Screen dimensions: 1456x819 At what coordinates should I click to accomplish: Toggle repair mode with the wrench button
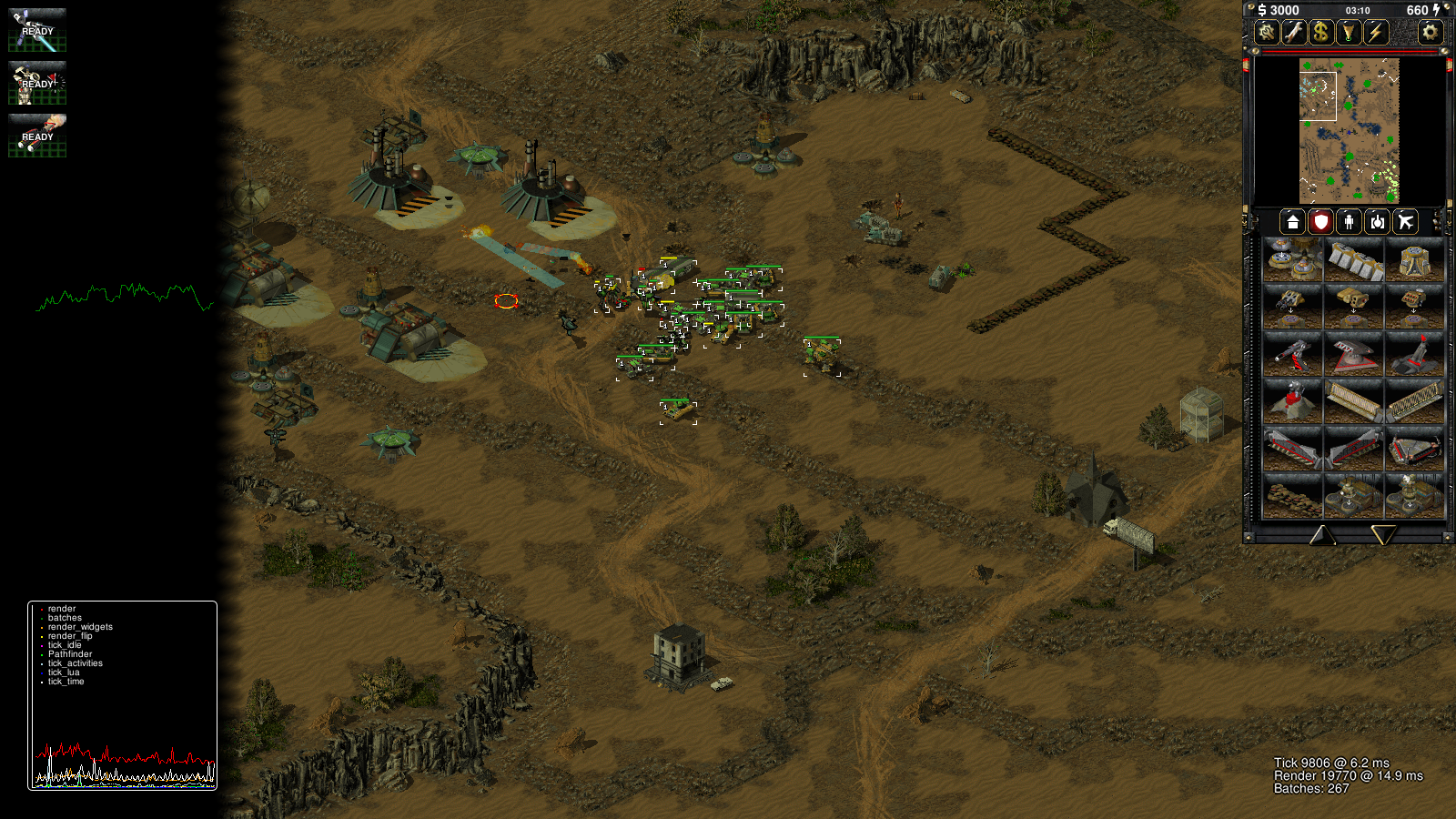pos(1293,33)
